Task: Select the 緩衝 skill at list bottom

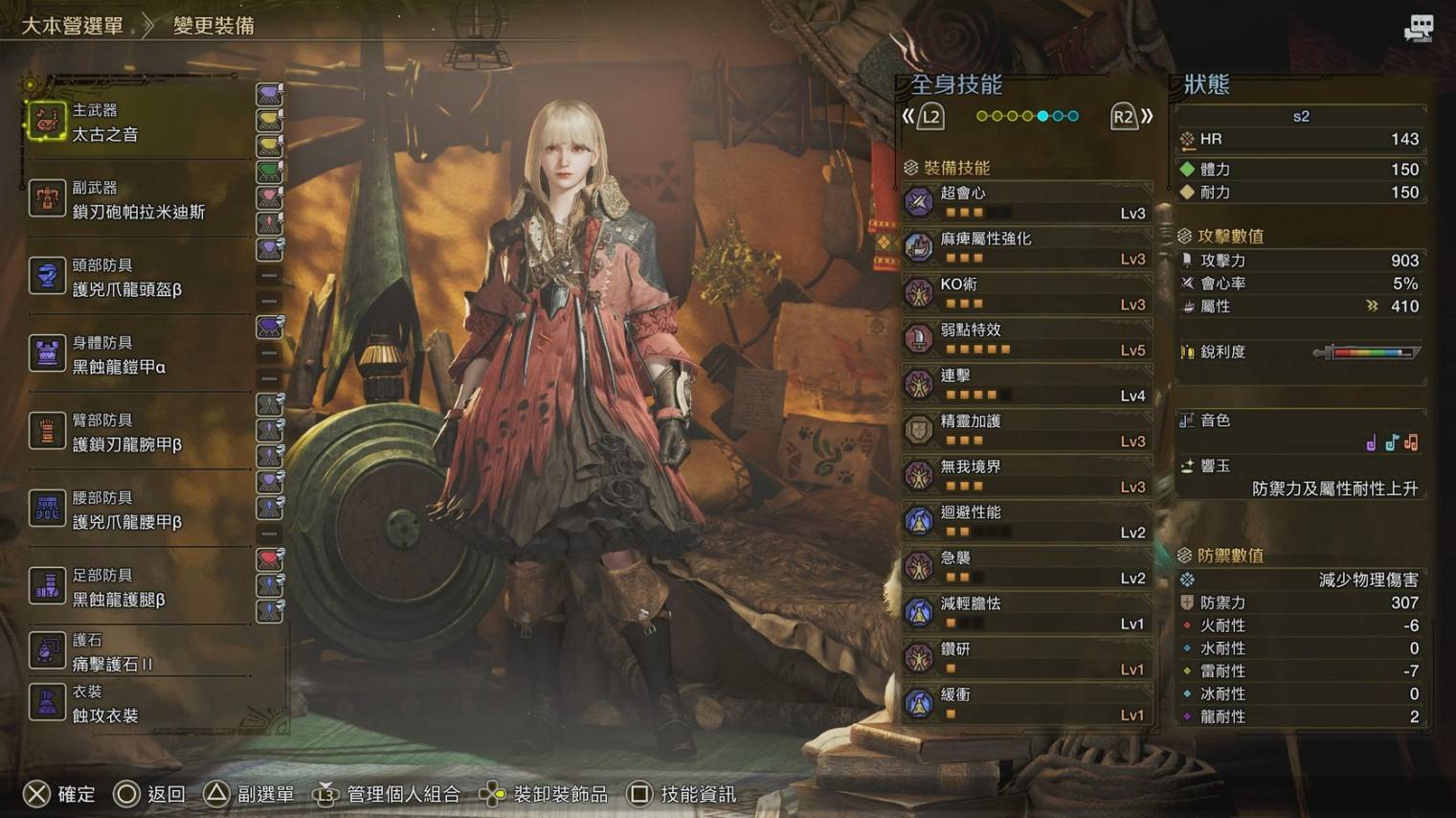Action: [x=1027, y=704]
